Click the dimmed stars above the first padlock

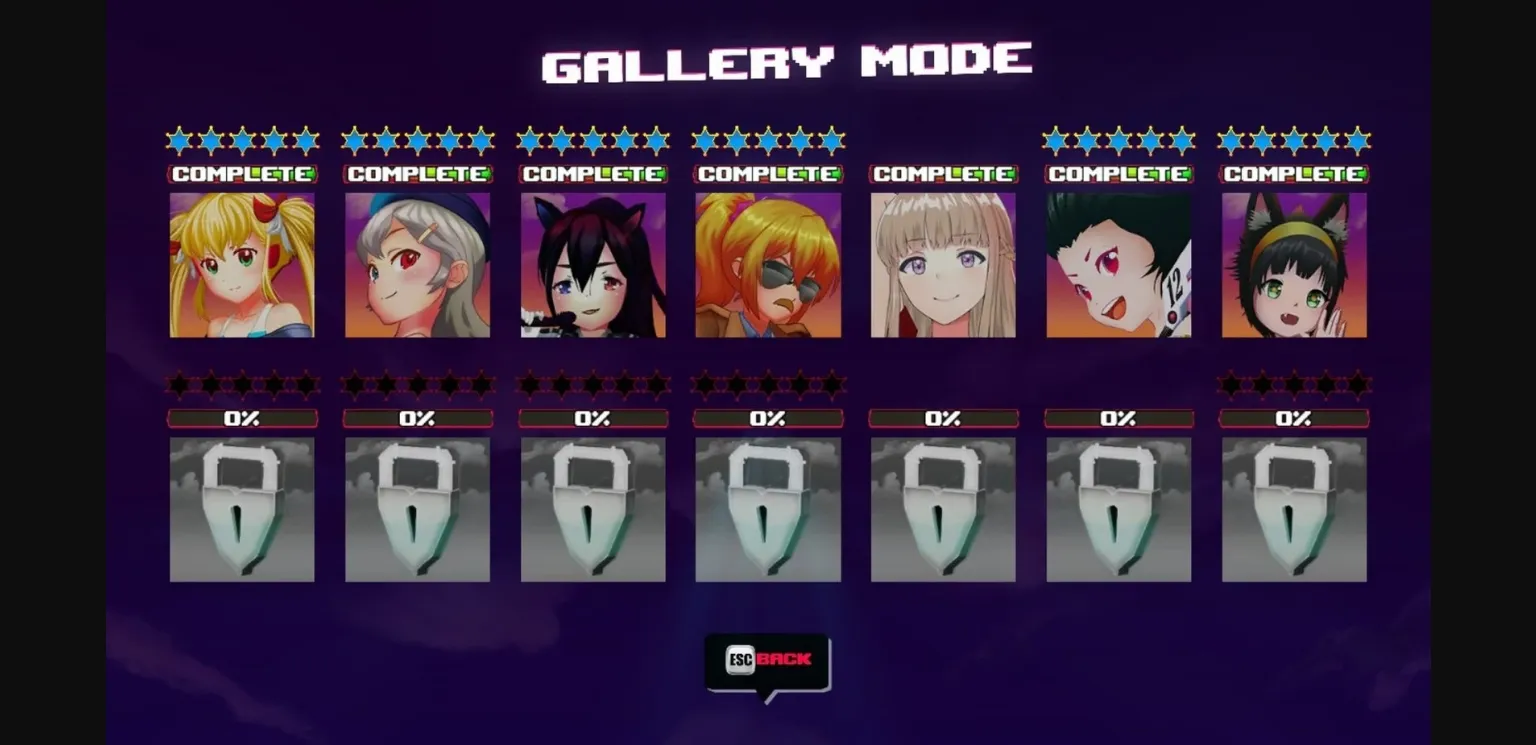[242, 385]
